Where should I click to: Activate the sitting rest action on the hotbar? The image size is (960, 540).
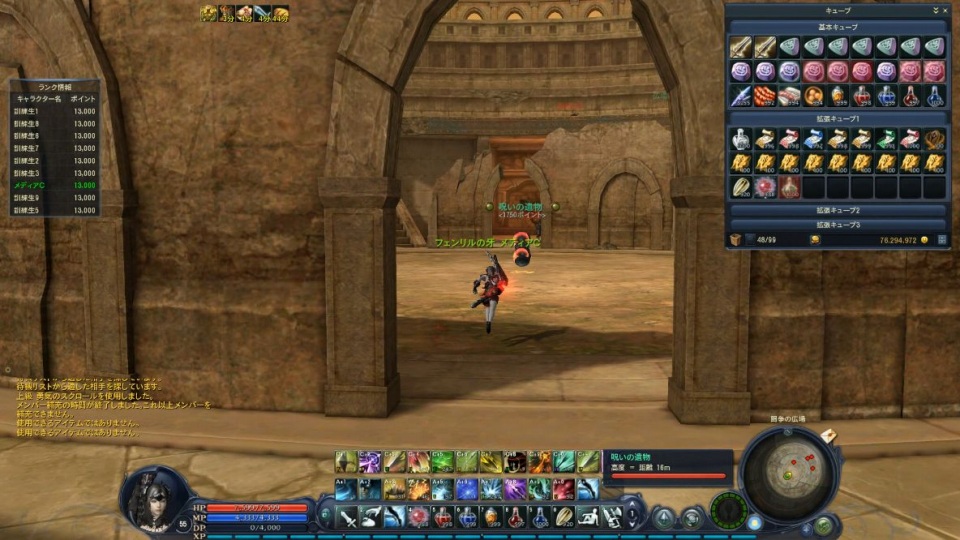coord(588,517)
